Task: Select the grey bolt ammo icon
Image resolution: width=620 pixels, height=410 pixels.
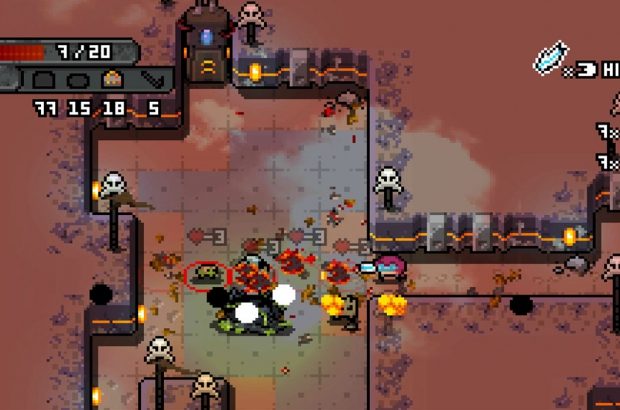Action: click(151, 80)
